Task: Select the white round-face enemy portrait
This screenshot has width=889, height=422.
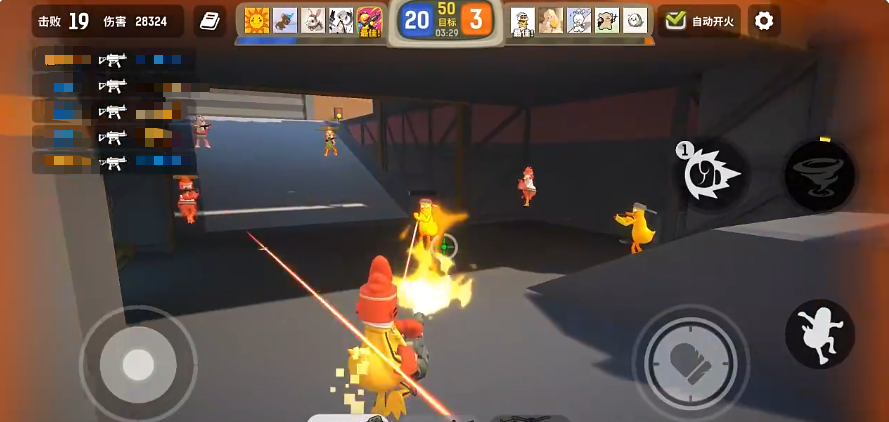Action: [635, 20]
